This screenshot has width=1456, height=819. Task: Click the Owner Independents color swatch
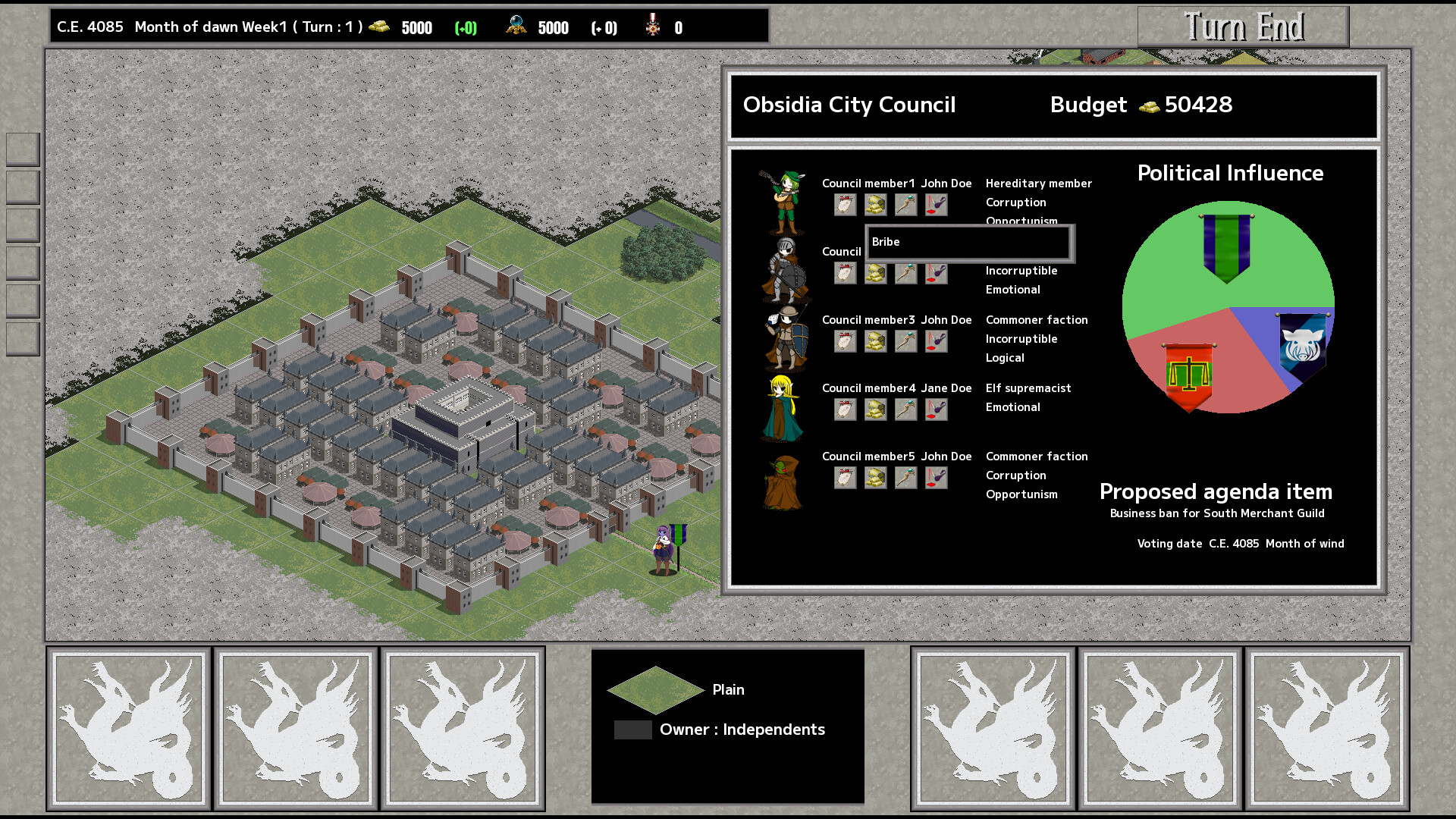click(633, 730)
